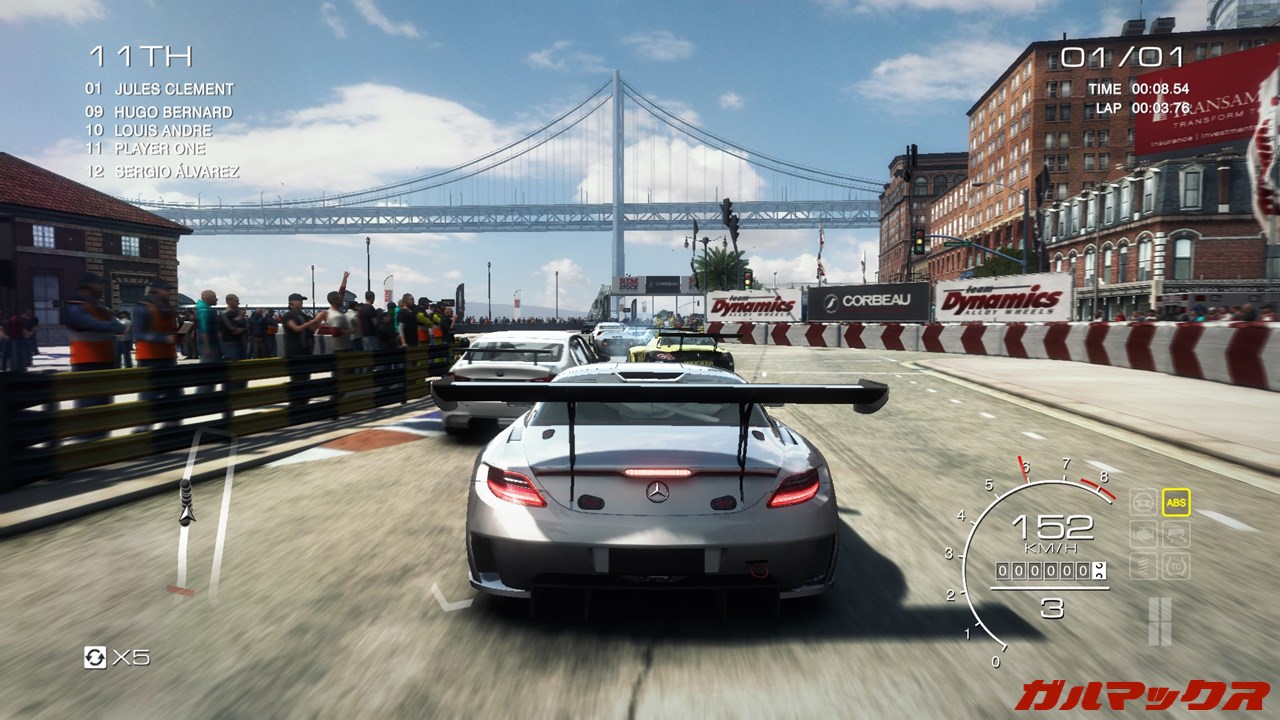Click the yellow ABS indicator icon

[x=1176, y=501]
